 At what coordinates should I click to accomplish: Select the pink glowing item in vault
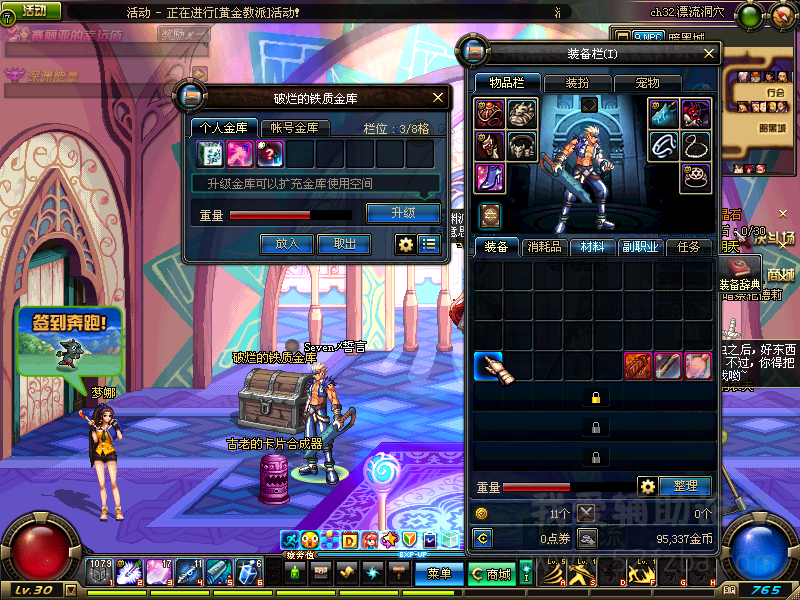[240, 153]
